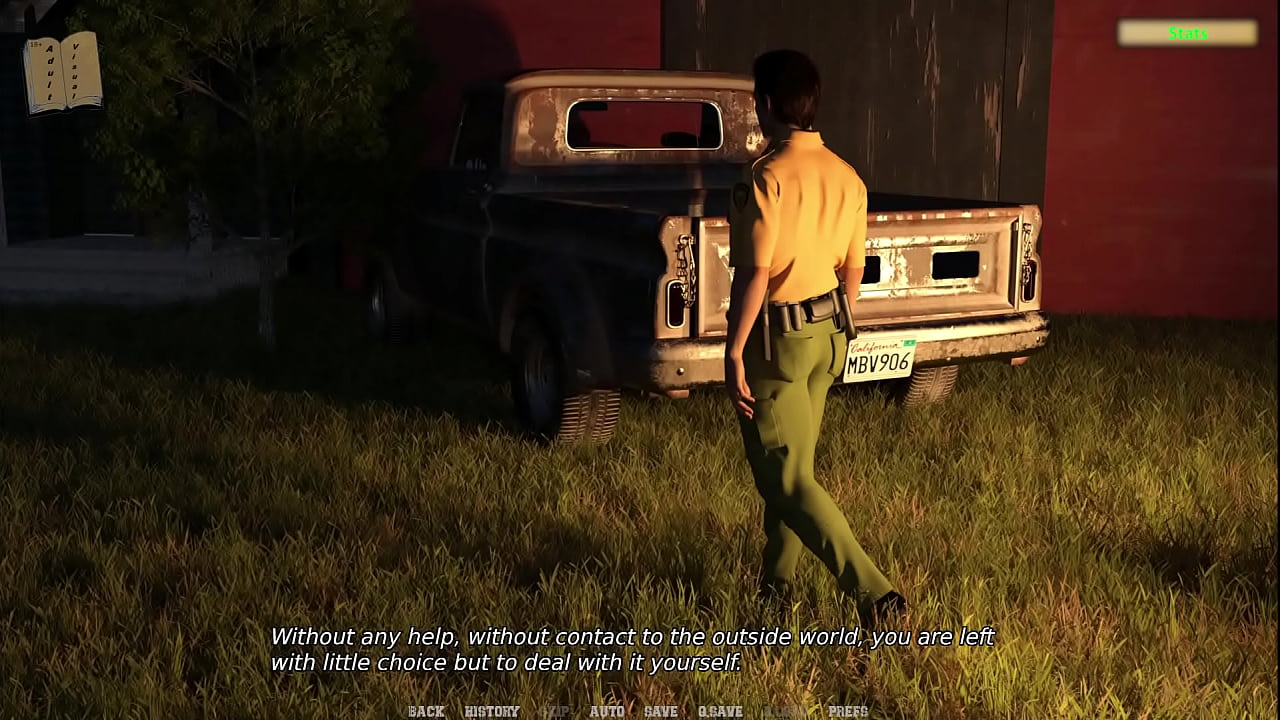Toggle Skip in the quick menu
Viewport: 1280px width, 720px height.
[555, 711]
